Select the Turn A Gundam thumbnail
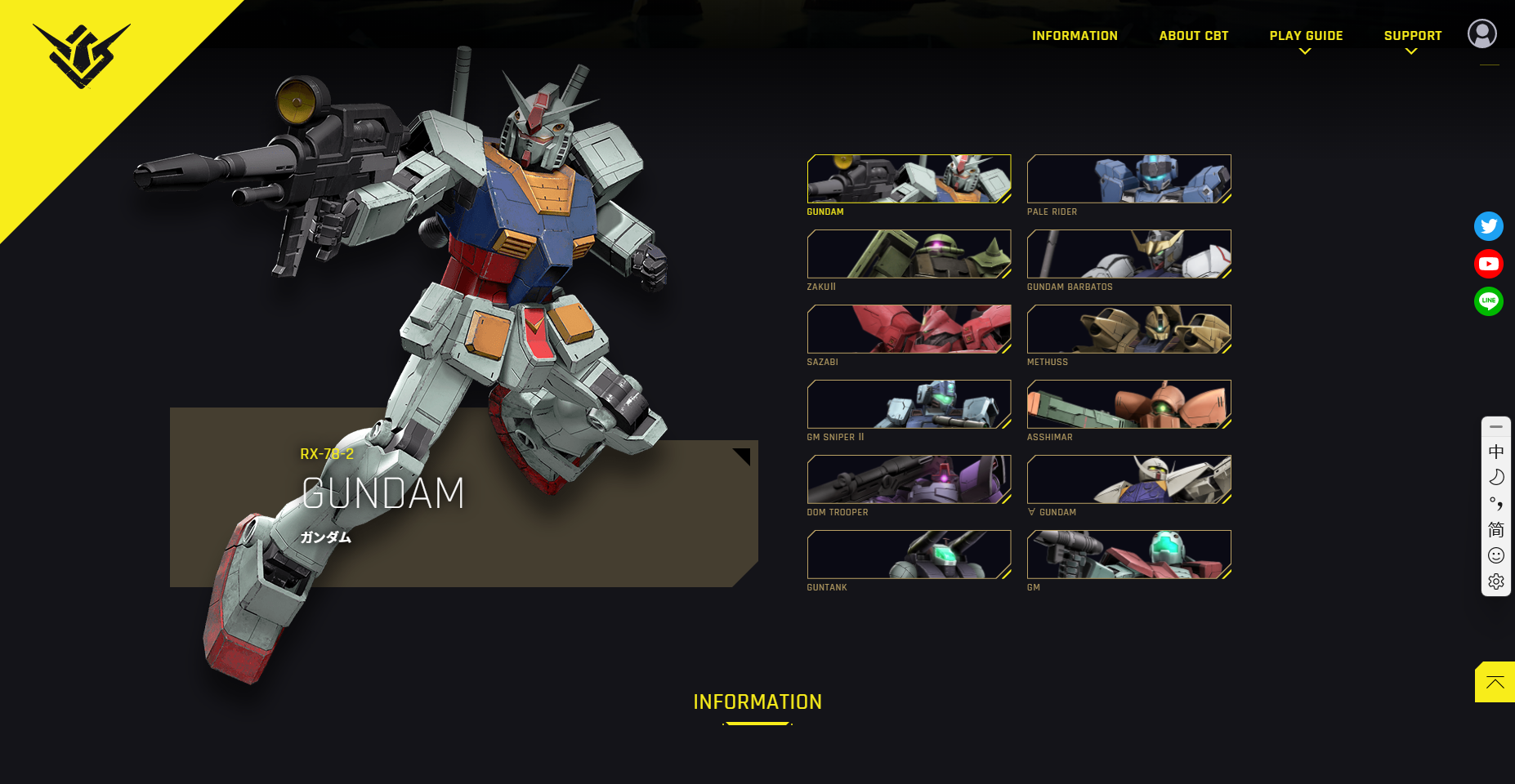The image size is (1515, 784). point(1128,479)
